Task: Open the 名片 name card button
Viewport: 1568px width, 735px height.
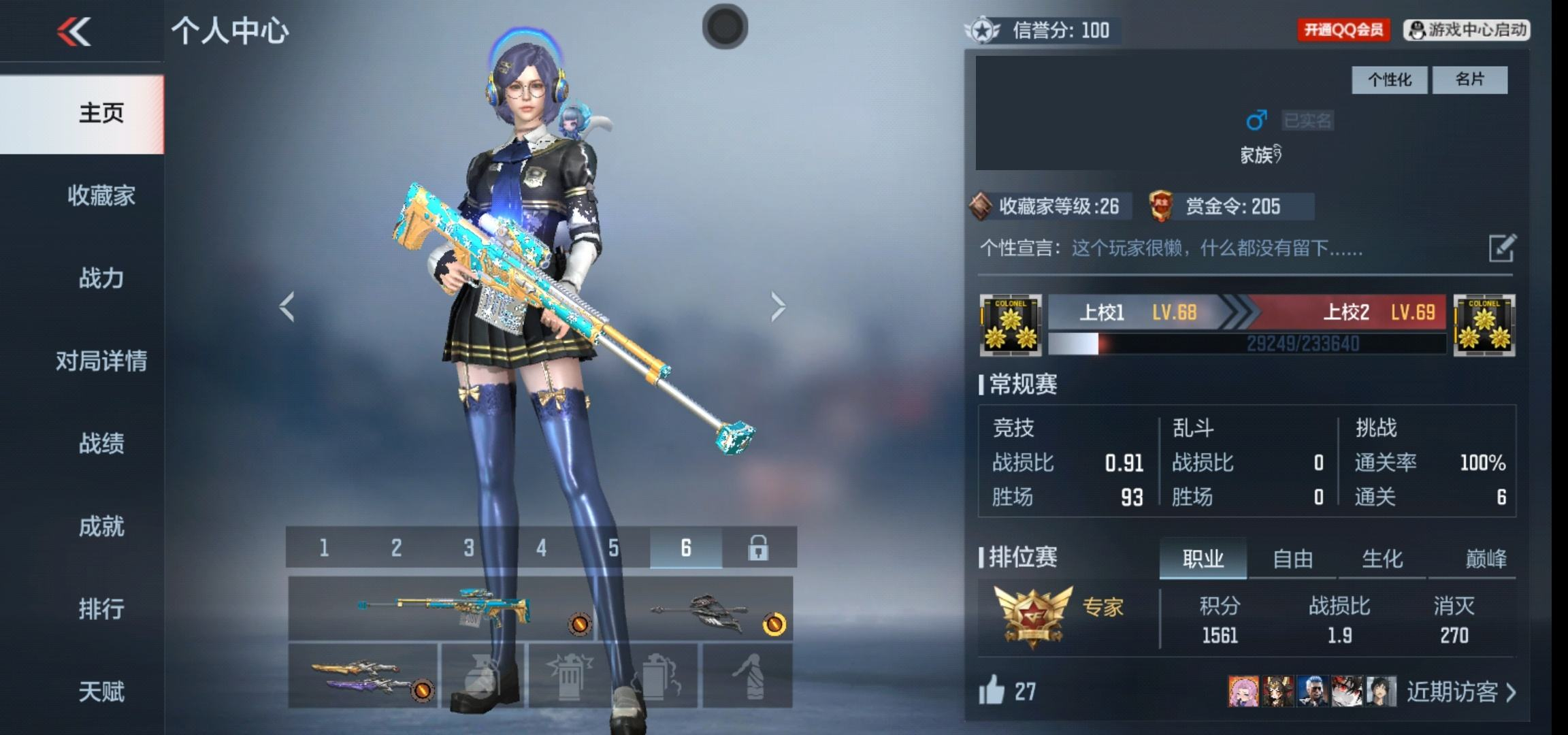Action: (1469, 80)
